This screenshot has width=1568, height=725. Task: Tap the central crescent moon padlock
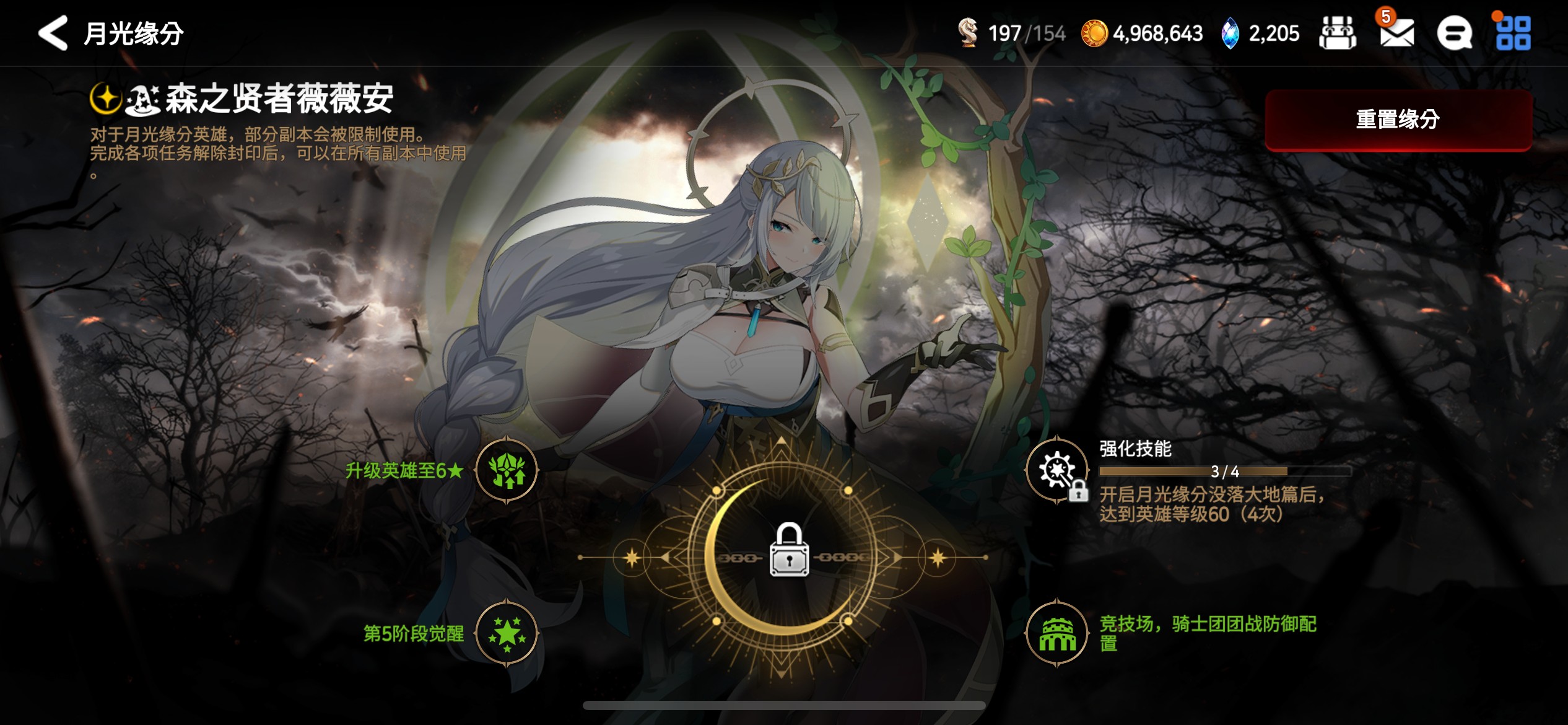[x=788, y=550]
